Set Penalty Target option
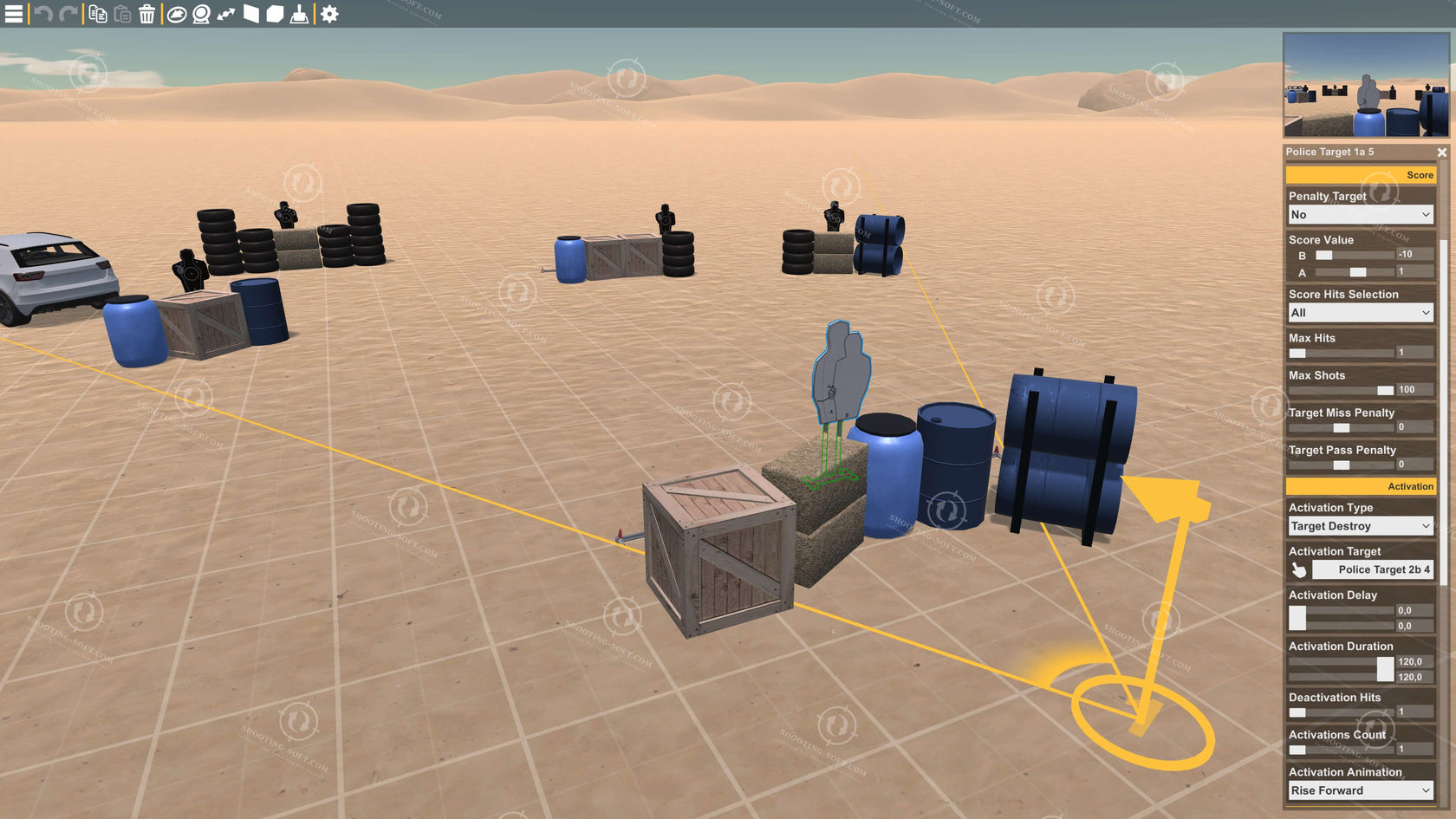 point(1360,214)
